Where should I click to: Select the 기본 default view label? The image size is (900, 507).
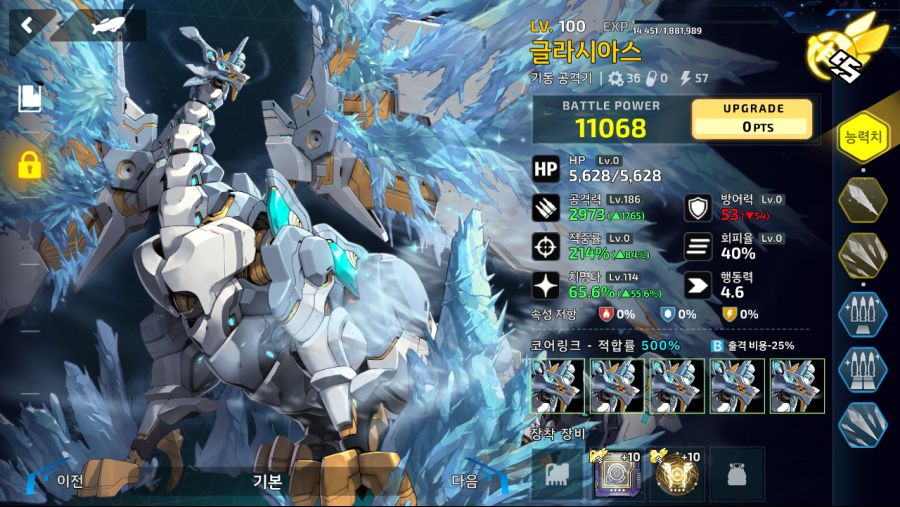pos(267,480)
